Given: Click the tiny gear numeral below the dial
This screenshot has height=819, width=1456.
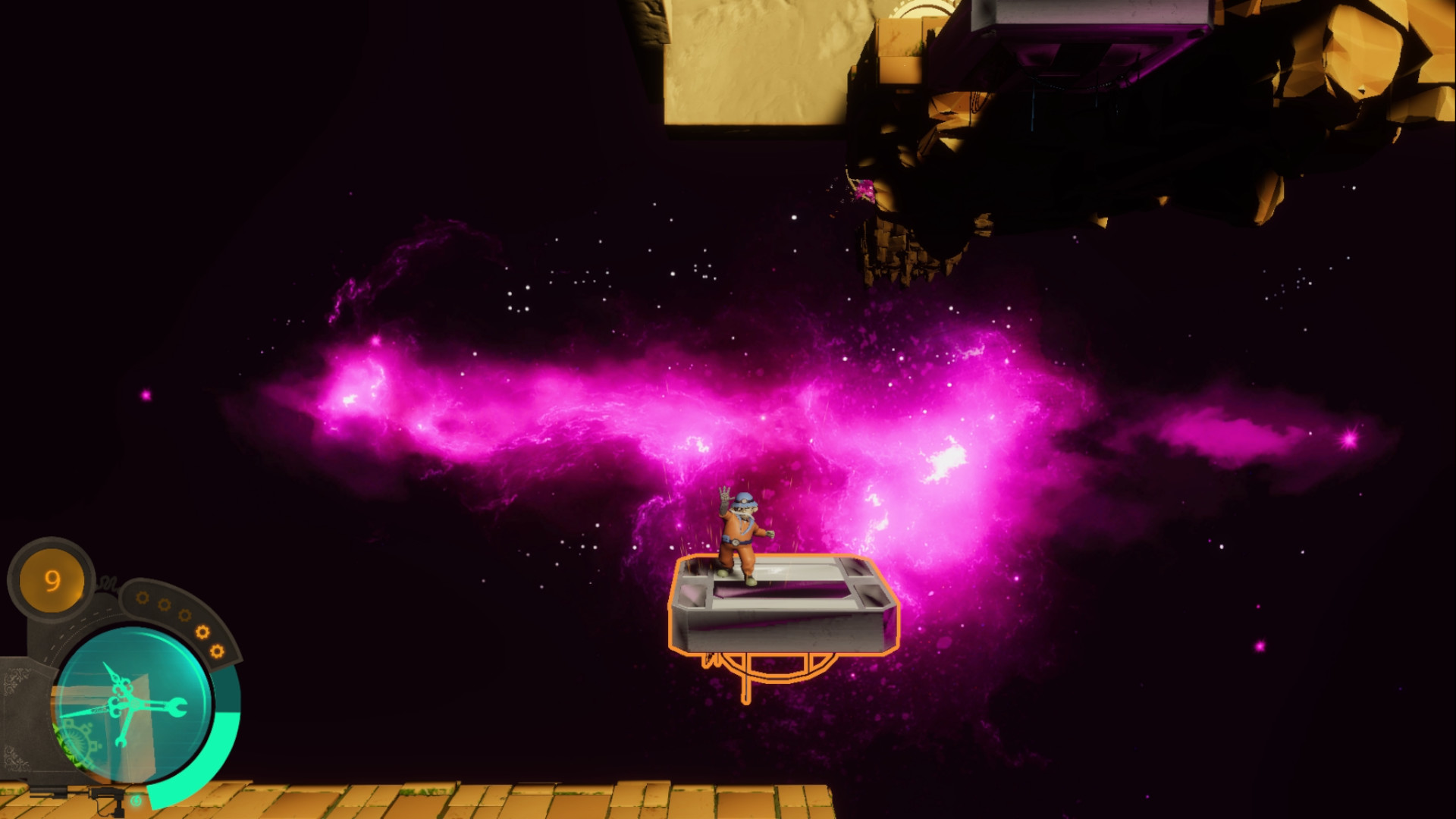Looking at the screenshot, I should coord(135,801).
